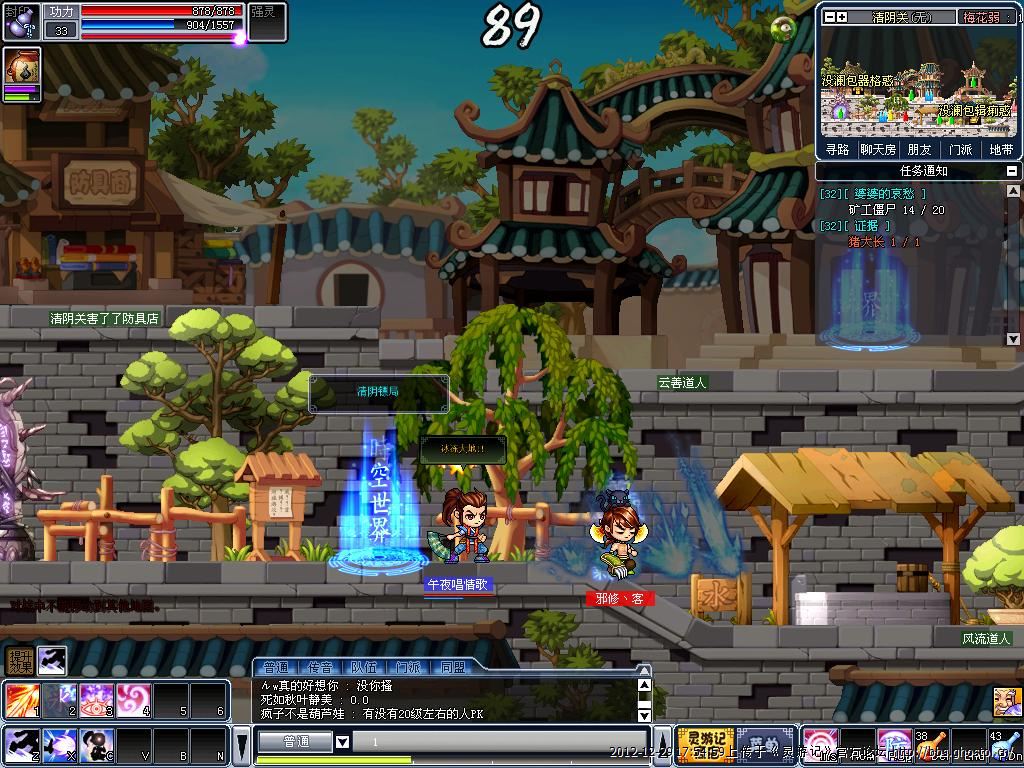Viewport: 1024px width, 768px height.
Task: Open the chat channel dropdown arrow
Action: [342, 742]
